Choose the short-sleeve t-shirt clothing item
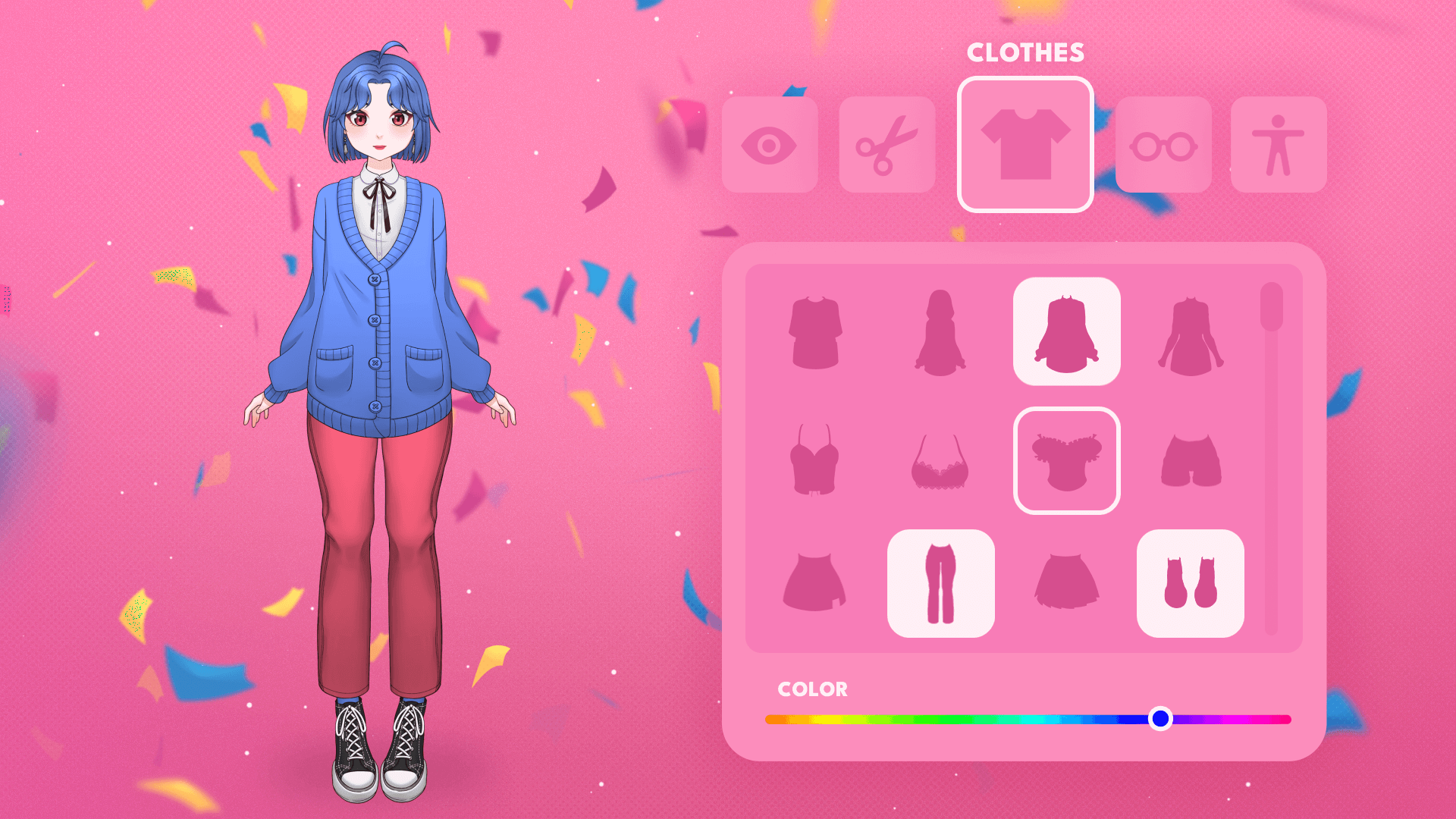This screenshot has width=1456, height=819. pos(815,332)
